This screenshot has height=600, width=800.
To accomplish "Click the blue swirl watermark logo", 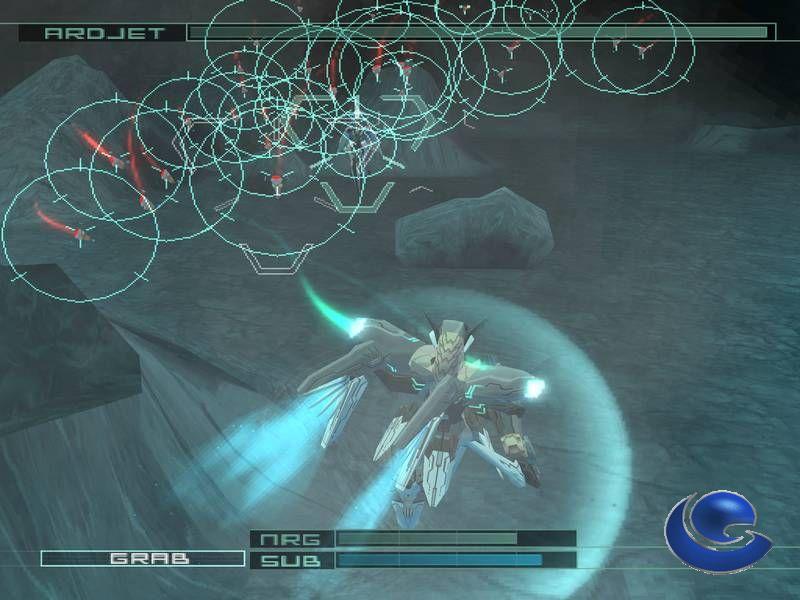I will (x=717, y=531).
